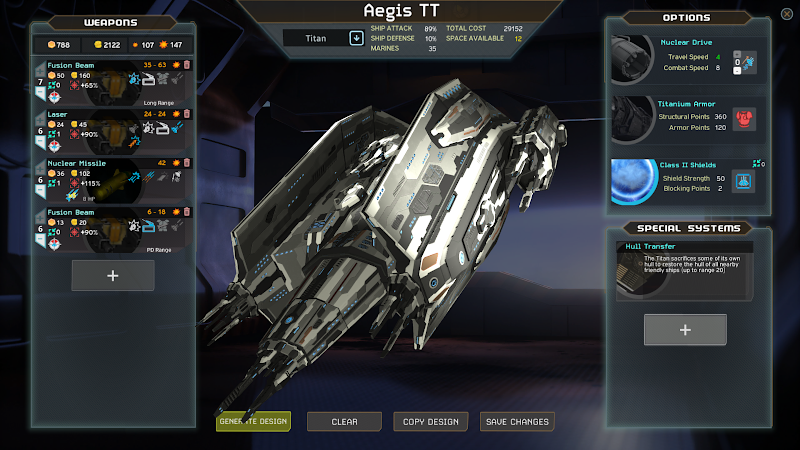
Task: Click the blue shield module icon
Action: pyautogui.click(x=743, y=181)
